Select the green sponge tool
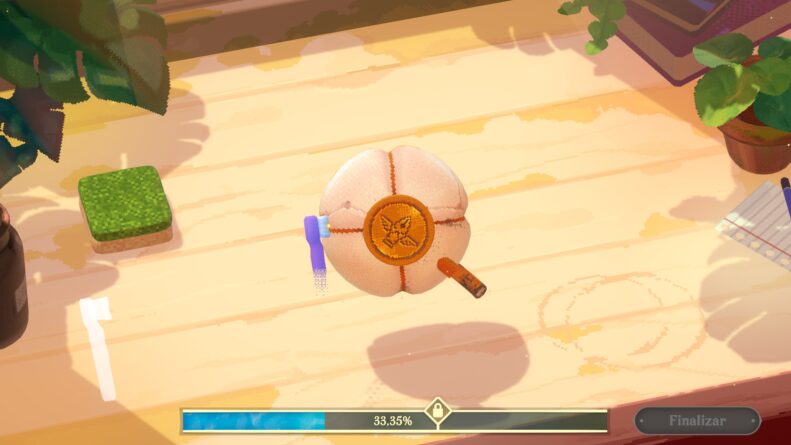Image resolution: width=791 pixels, height=445 pixels. pyautogui.click(x=125, y=206)
